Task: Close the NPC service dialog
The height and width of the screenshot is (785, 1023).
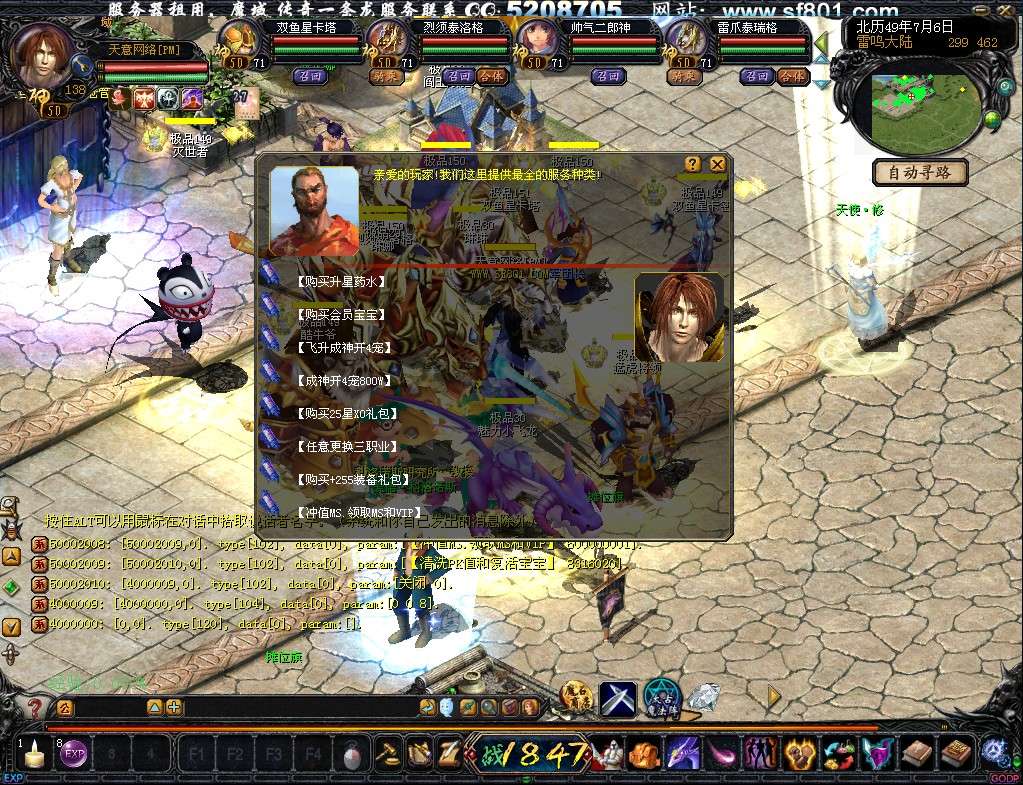Action: pyautogui.click(x=717, y=164)
